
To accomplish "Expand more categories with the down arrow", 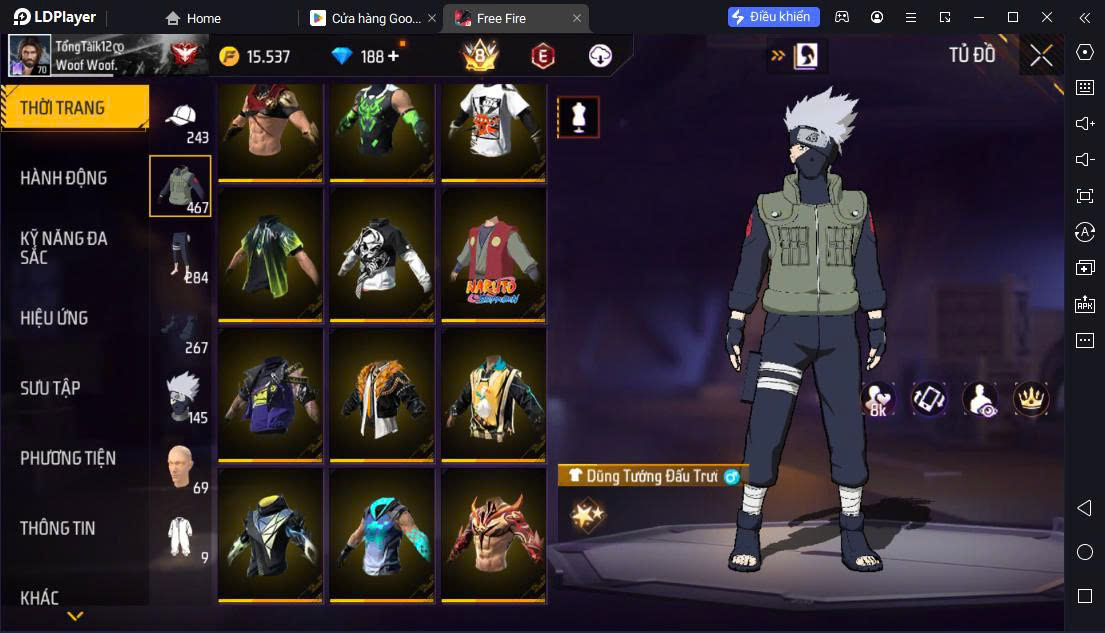I will 75,616.
